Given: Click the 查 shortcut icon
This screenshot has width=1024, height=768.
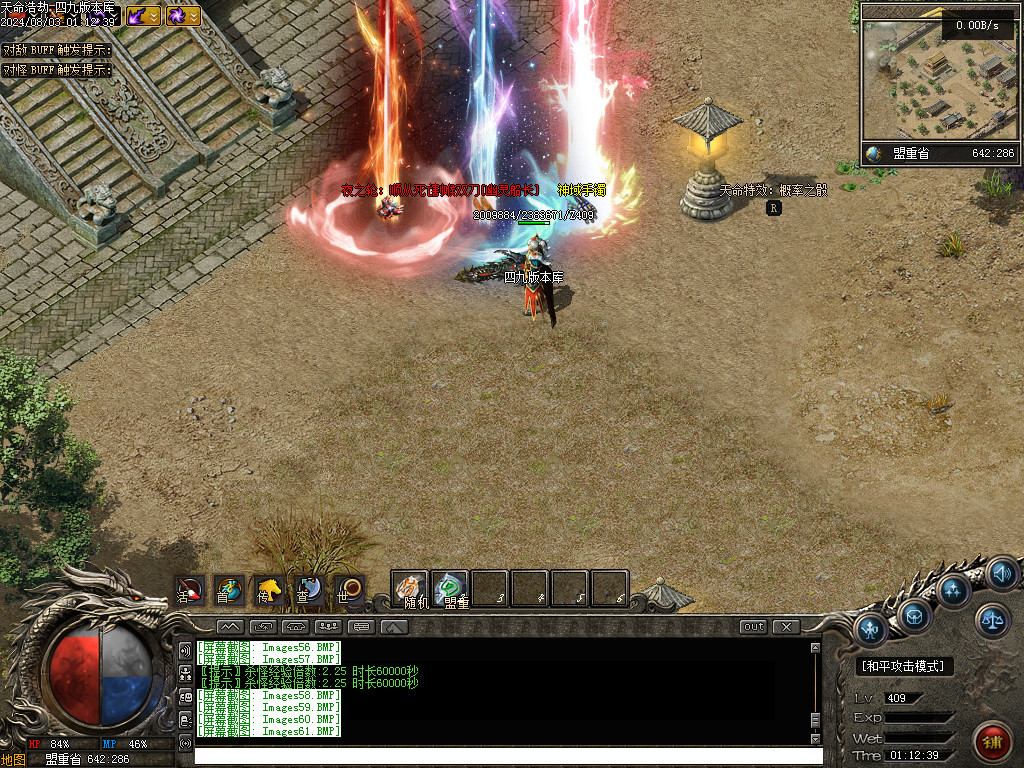Looking at the screenshot, I should coord(309,590).
